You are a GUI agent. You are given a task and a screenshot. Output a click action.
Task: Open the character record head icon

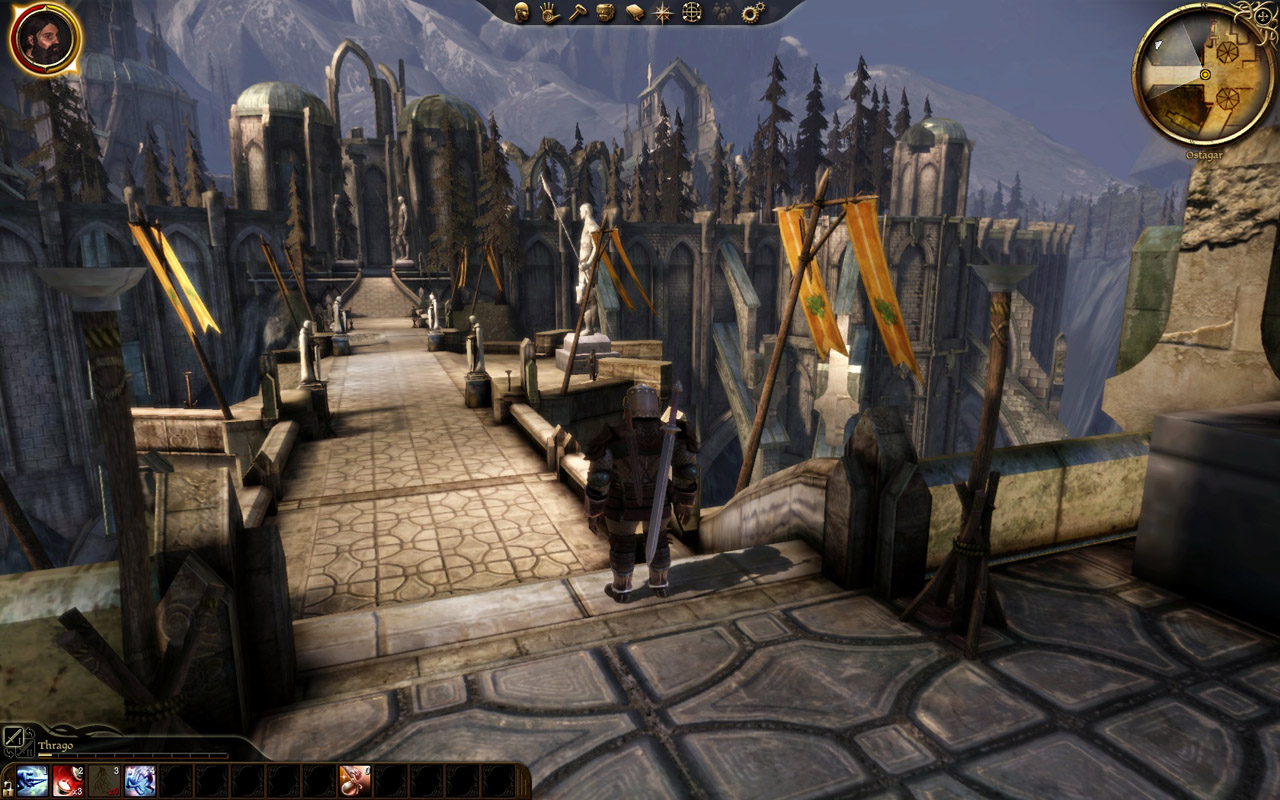521,12
